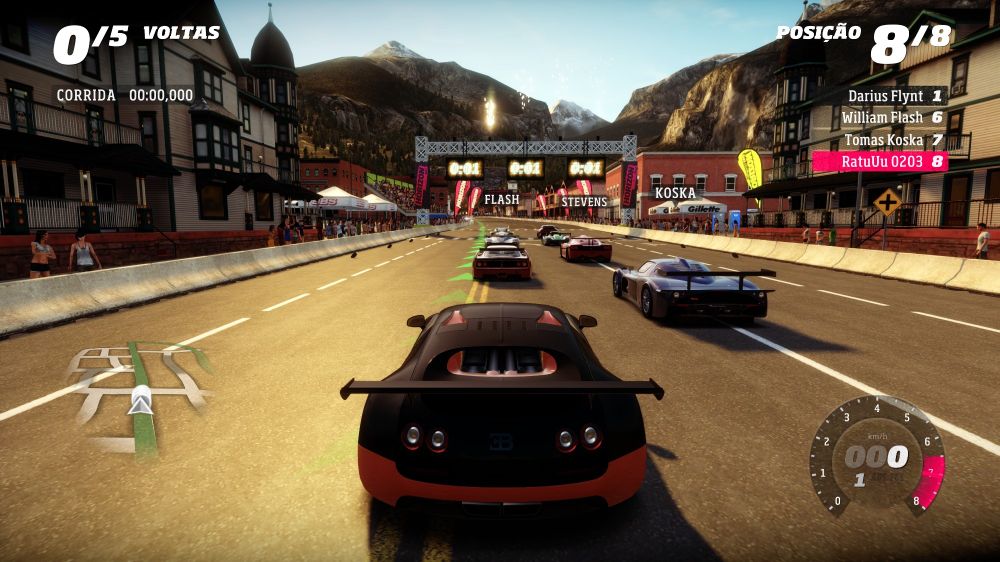1000x562 pixels.
Task: Select Darius Flynt in the standings list
Action: tap(894, 96)
